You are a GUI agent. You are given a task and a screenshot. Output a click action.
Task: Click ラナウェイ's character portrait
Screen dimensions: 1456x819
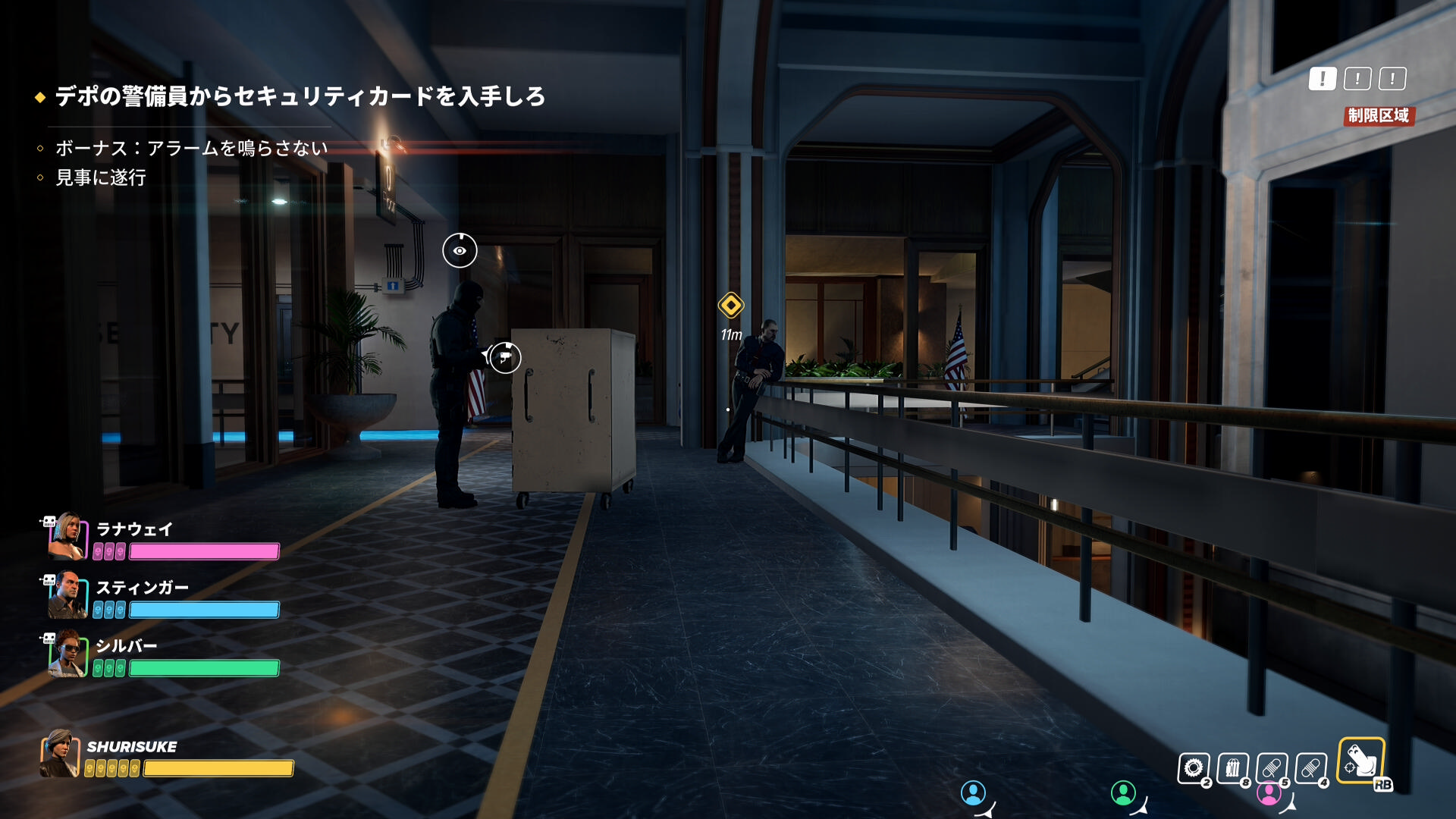coord(67,535)
